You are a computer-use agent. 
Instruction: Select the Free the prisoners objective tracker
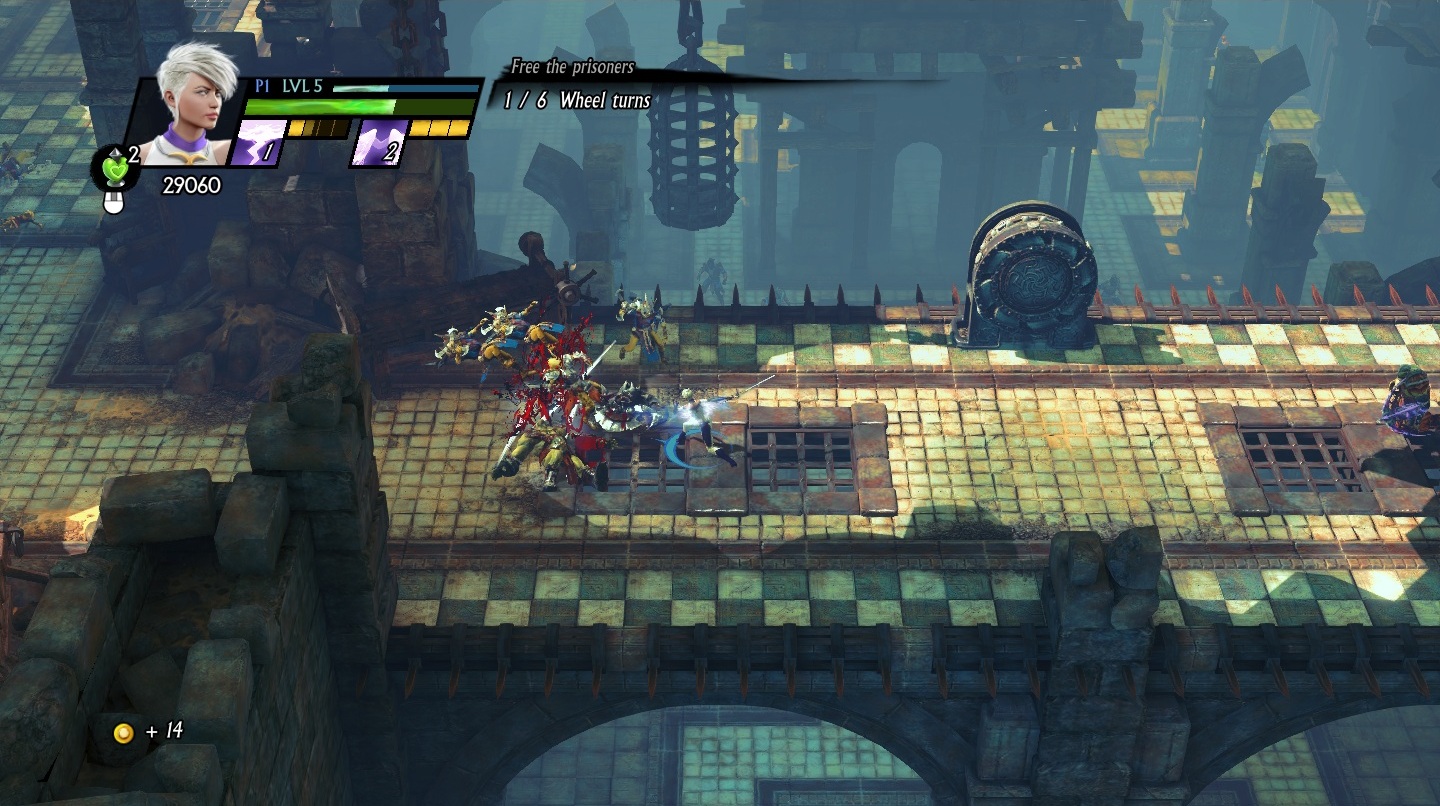click(x=572, y=68)
